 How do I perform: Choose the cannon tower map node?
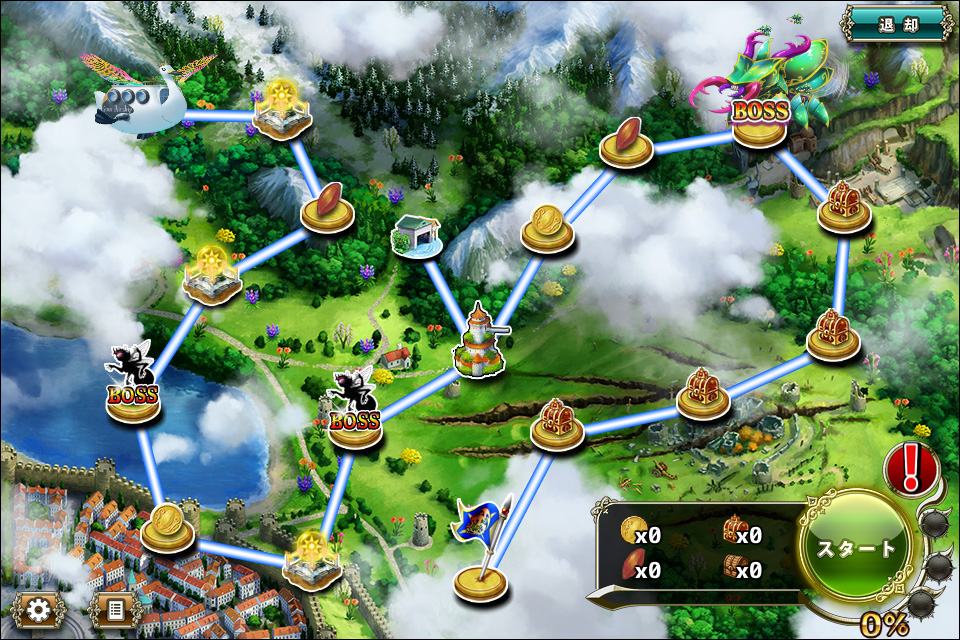pos(478,345)
